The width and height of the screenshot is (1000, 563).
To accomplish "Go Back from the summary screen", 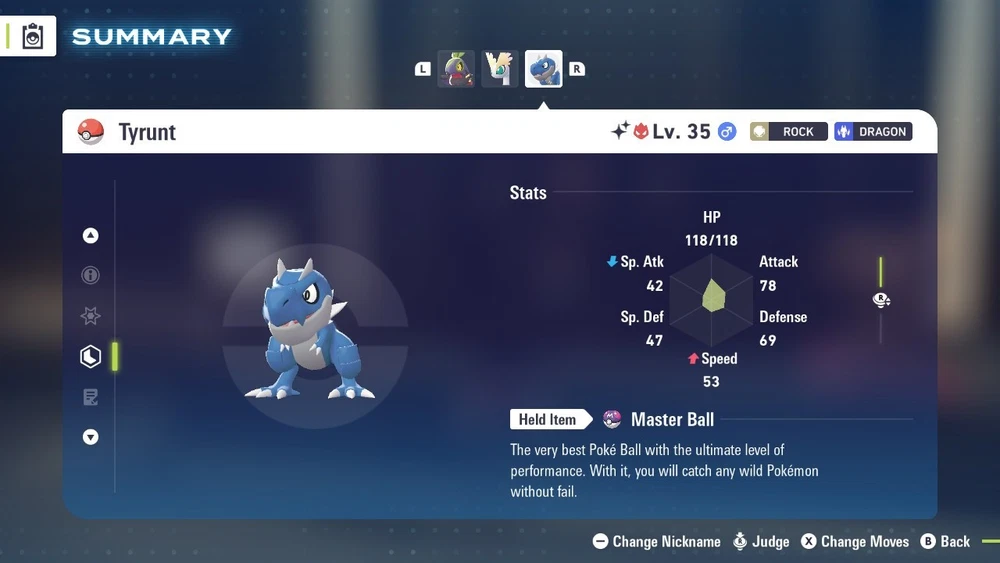I will [x=945, y=541].
